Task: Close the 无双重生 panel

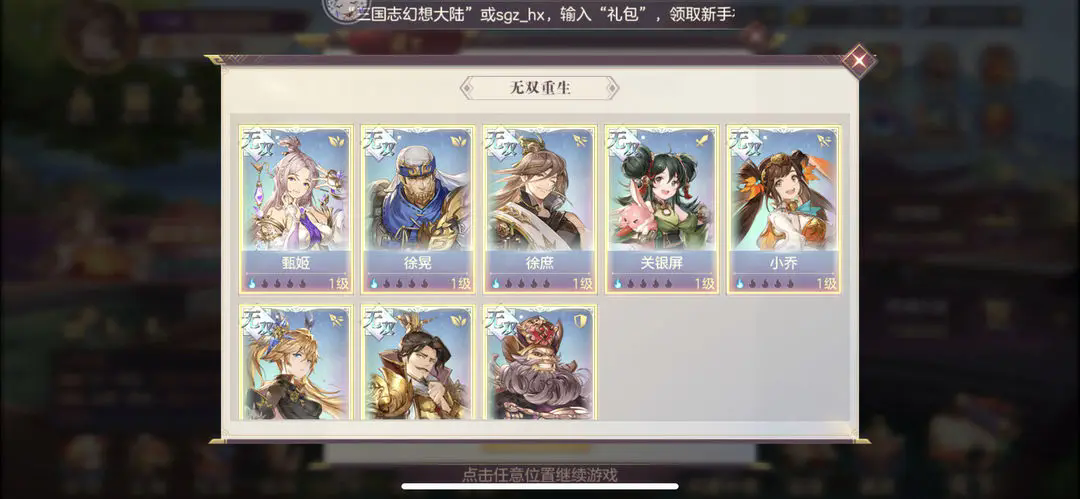Action: pyautogui.click(x=857, y=60)
